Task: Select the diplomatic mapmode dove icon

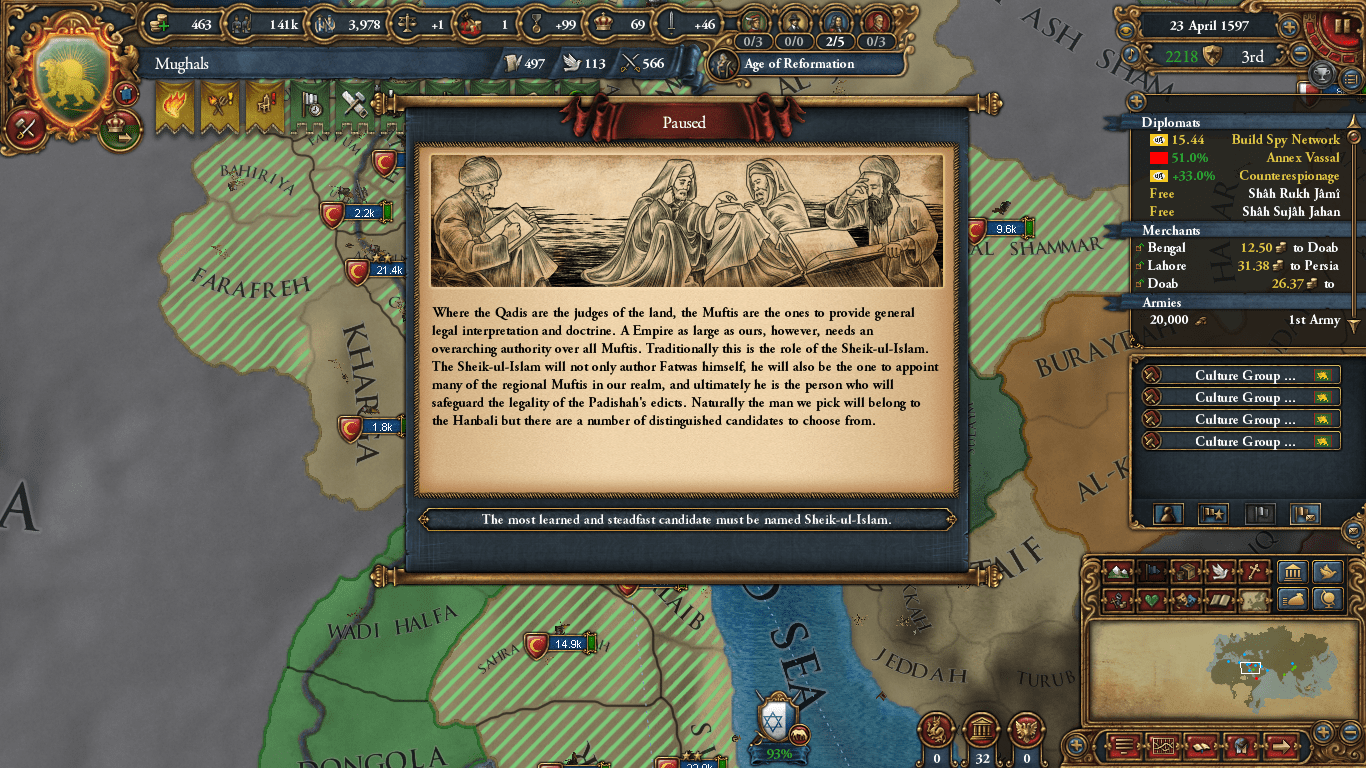Action: point(1220,572)
